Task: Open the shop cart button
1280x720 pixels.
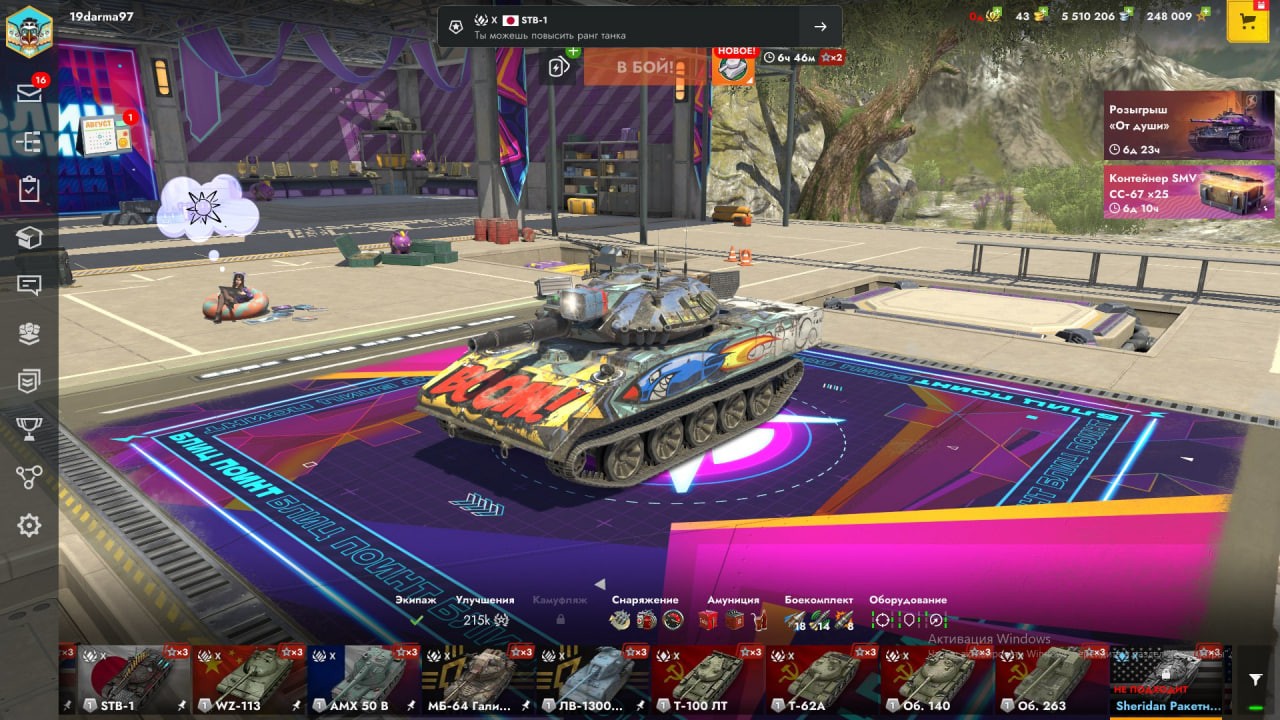Action: point(1247,22)
